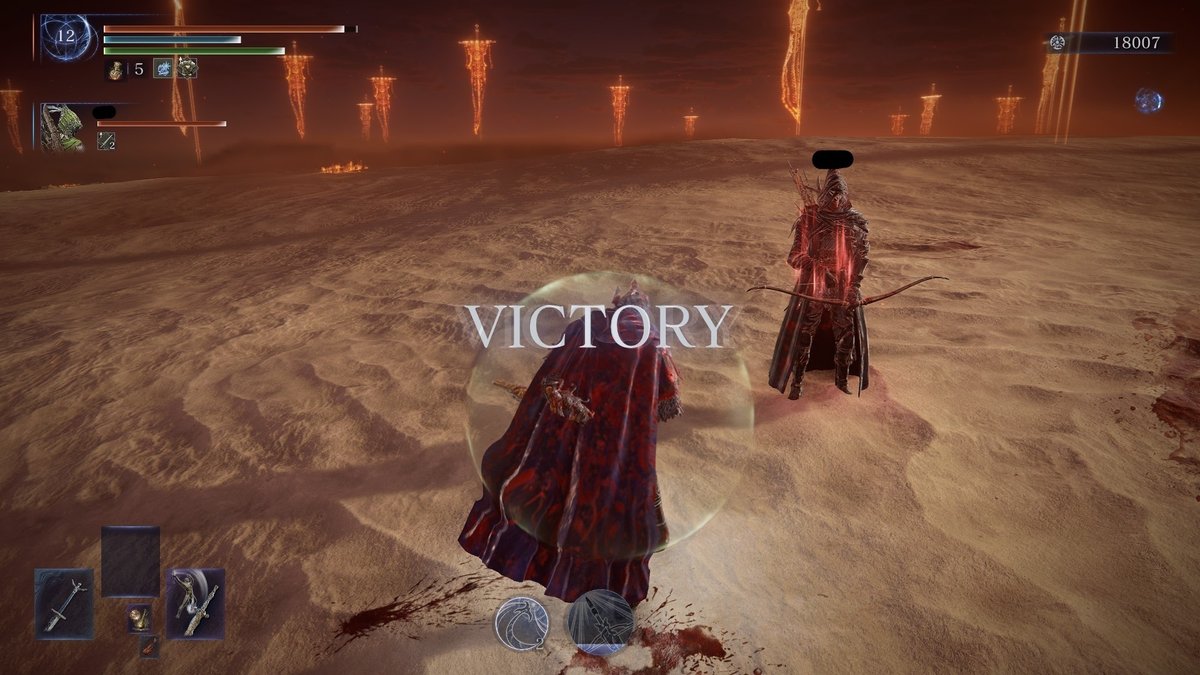Click the small red consumable slot
Screen dimensions: 1200x675
(148, 646)
